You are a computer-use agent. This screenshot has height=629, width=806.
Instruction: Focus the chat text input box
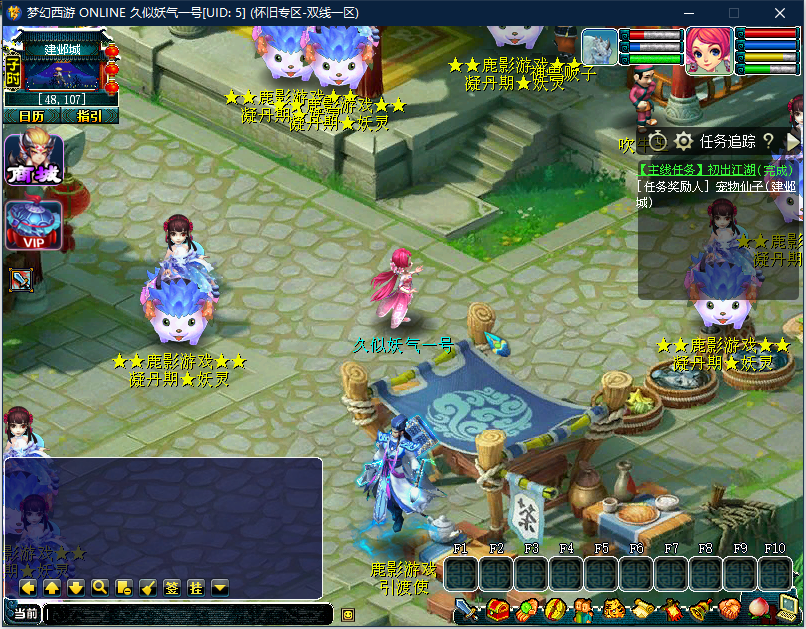[188, 613]
